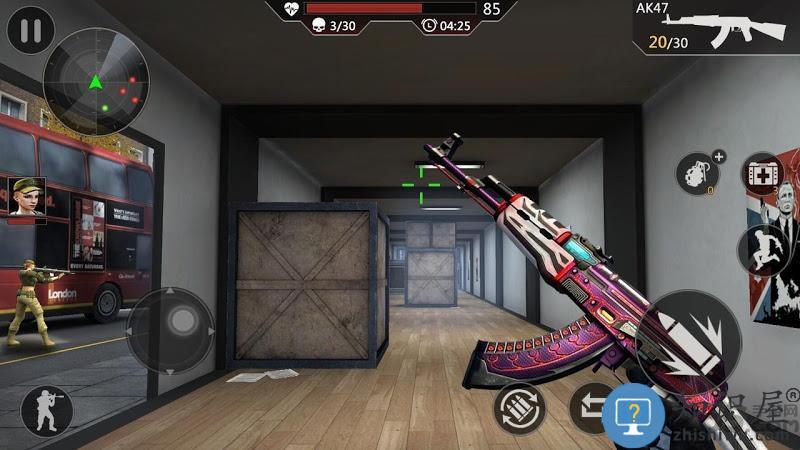Reload ammo with the circular-arrows bullet button
Image resolution: width=800 pixels, height=450 pixels.
coord(520,409)
